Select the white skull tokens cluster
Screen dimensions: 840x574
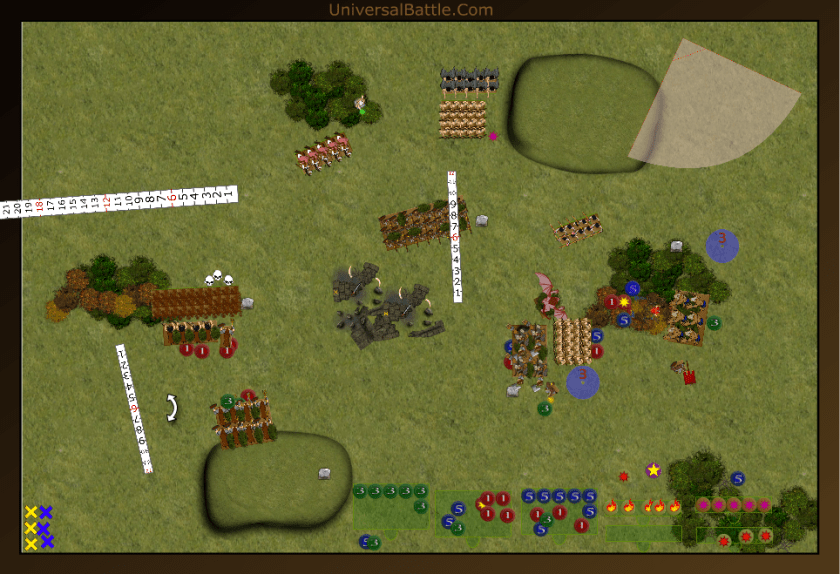(x=218, y=279)
